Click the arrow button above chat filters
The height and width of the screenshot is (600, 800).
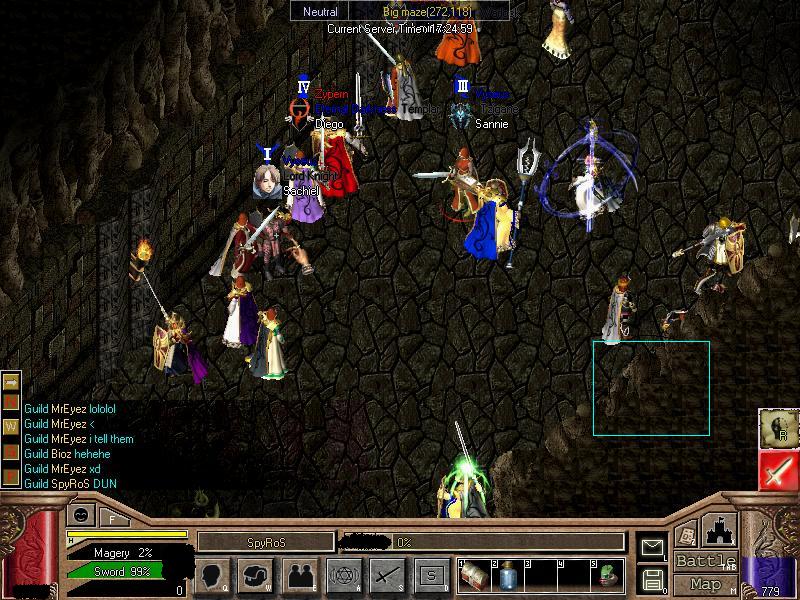click(11, 382)
